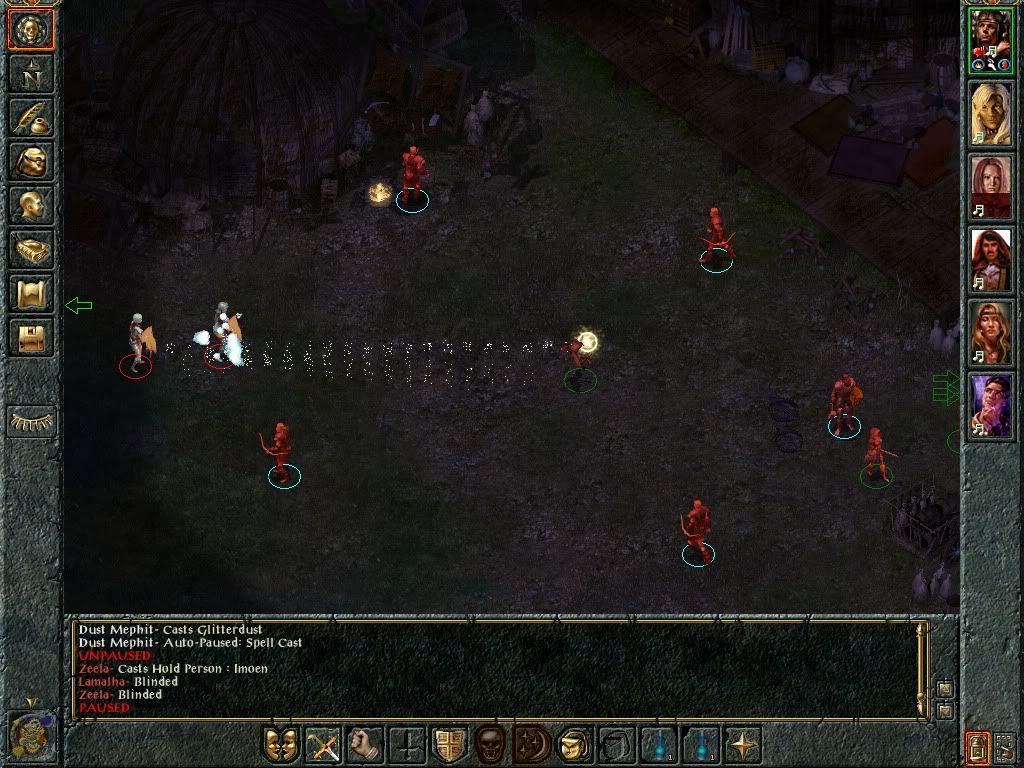This screenshot has height=768, width=1024.
Task: Open the mage spellbook icon
Action: (30, 249)
